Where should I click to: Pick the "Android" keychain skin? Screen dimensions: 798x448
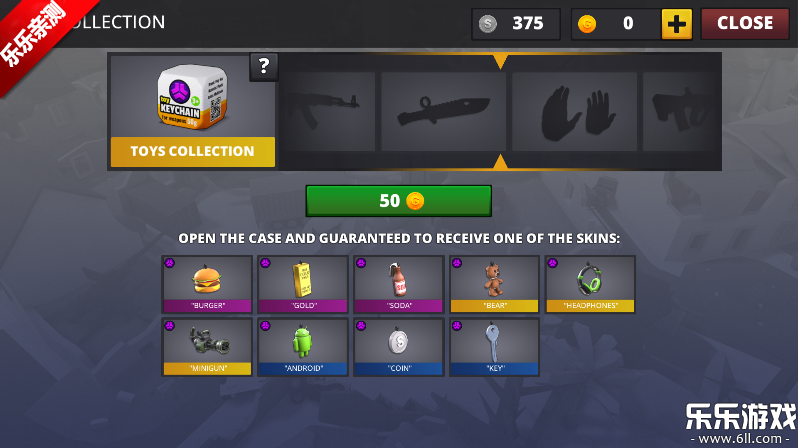(303, 346)
